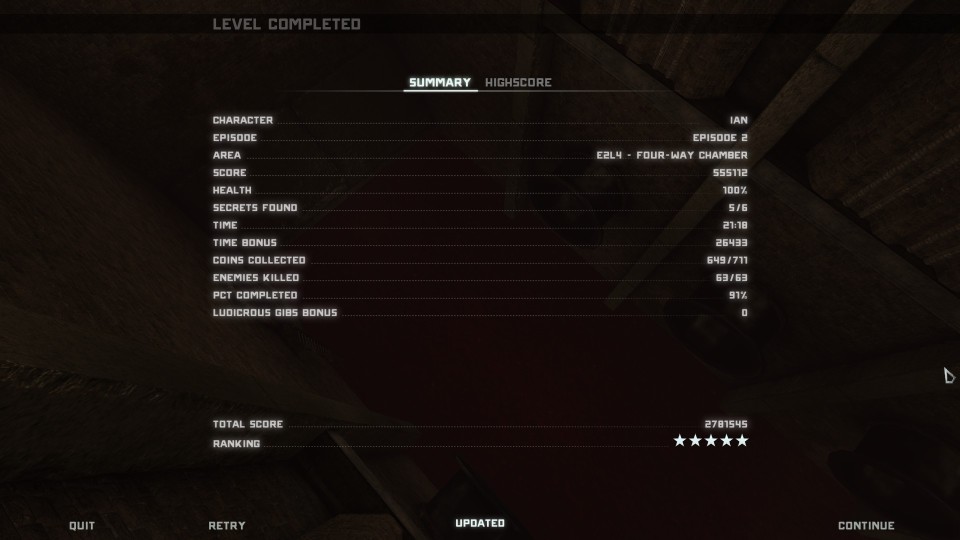This screenshot has height=540, width=960.
Task: Switch to the Highscore tab
Action: (518, 83)
